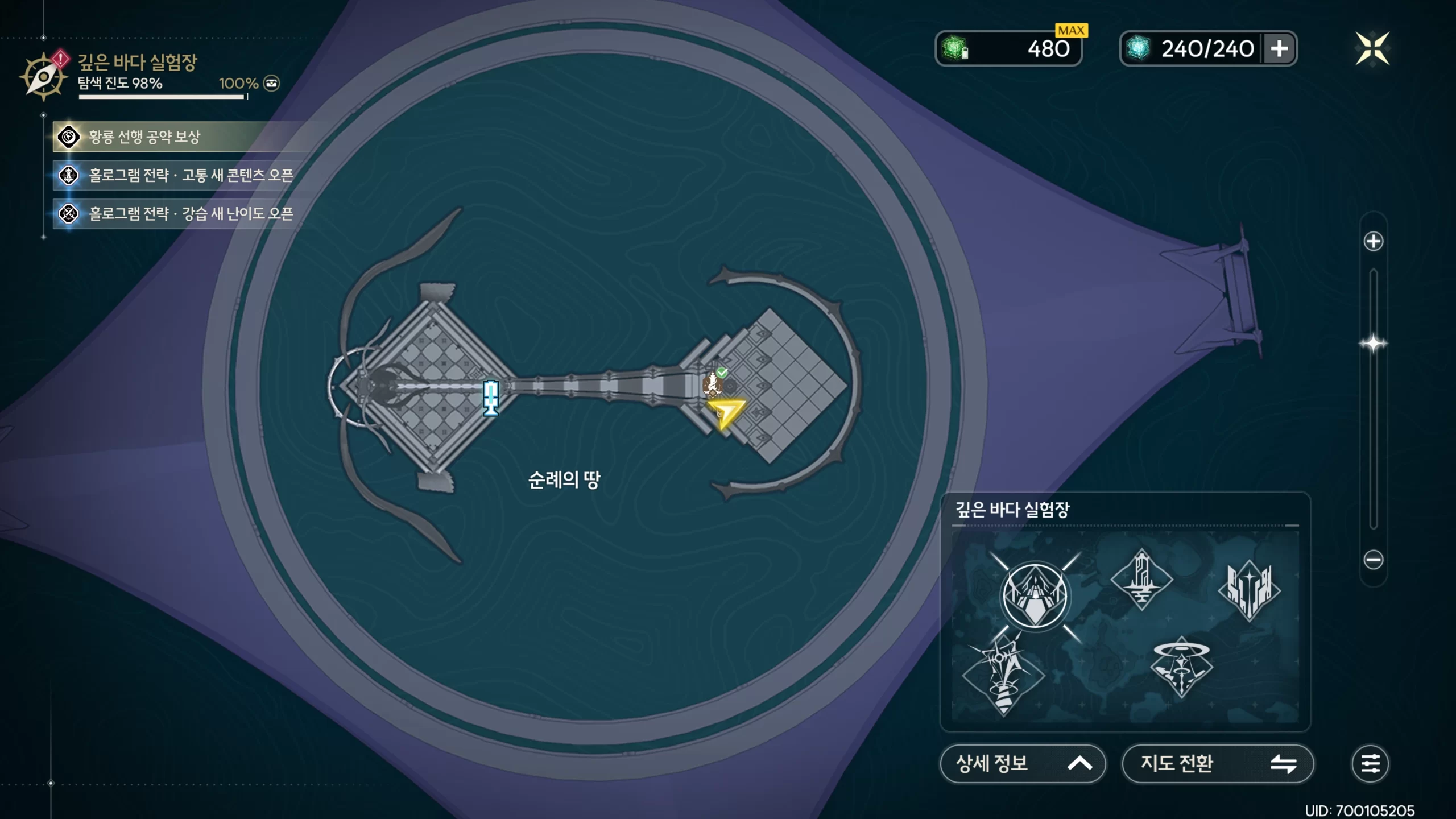The width and height of the screenshot is (1456, 819).
Task: Add stamina with the plus button
Action: [x=1279, y=48]
